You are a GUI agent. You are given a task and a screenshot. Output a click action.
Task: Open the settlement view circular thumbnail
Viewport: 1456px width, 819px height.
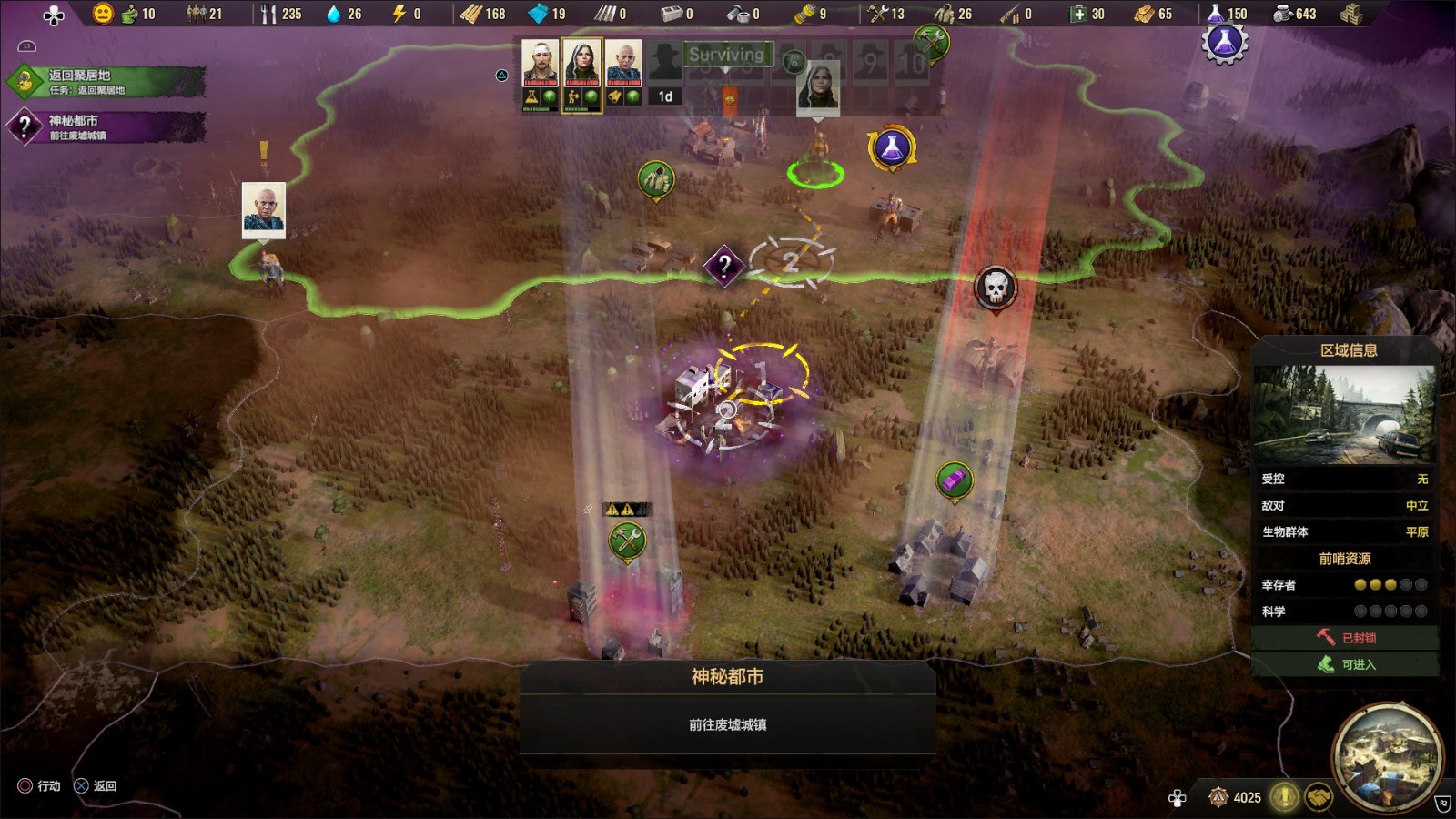point(1387,758)
